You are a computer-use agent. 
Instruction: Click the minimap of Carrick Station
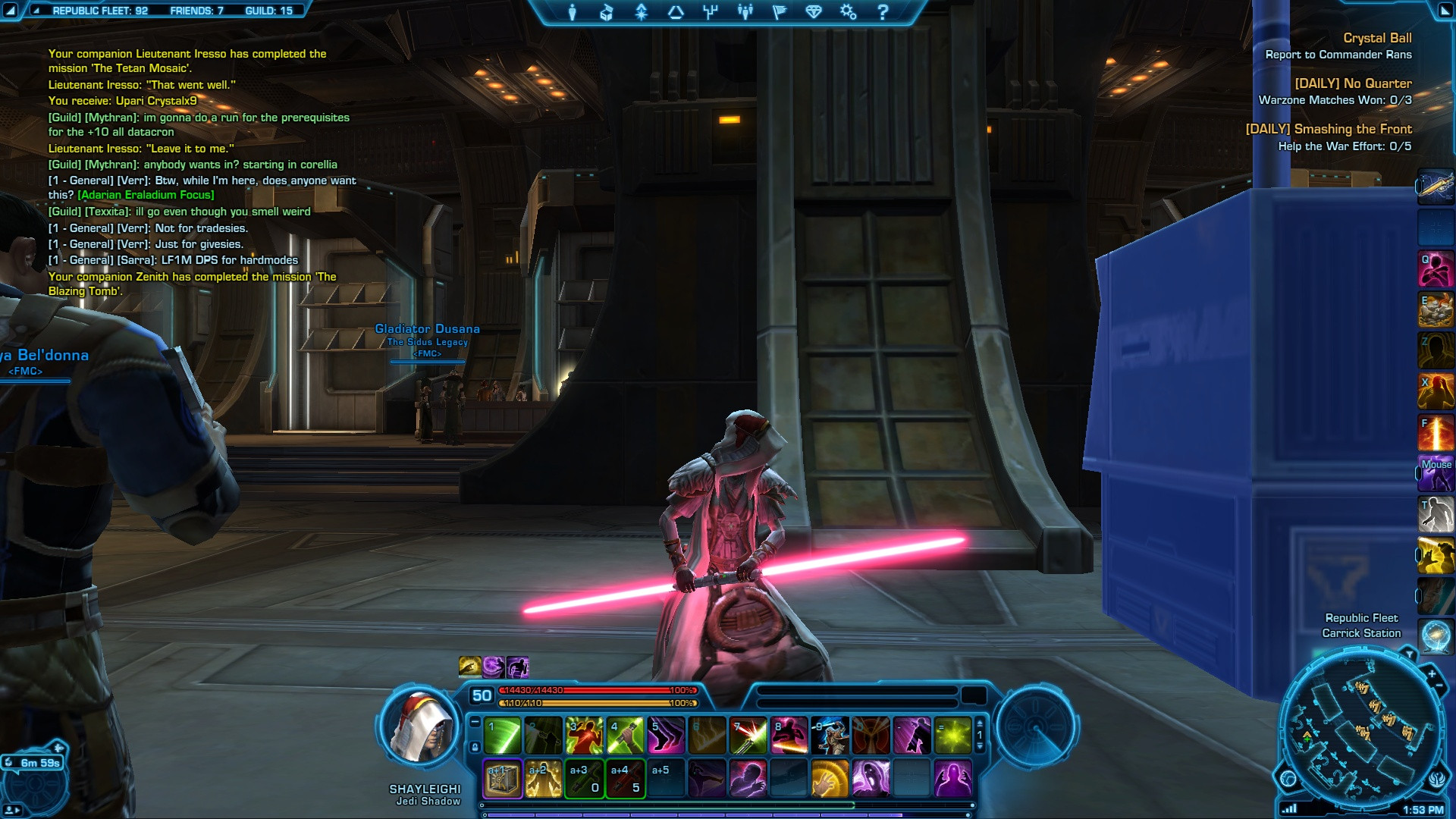1361,728
